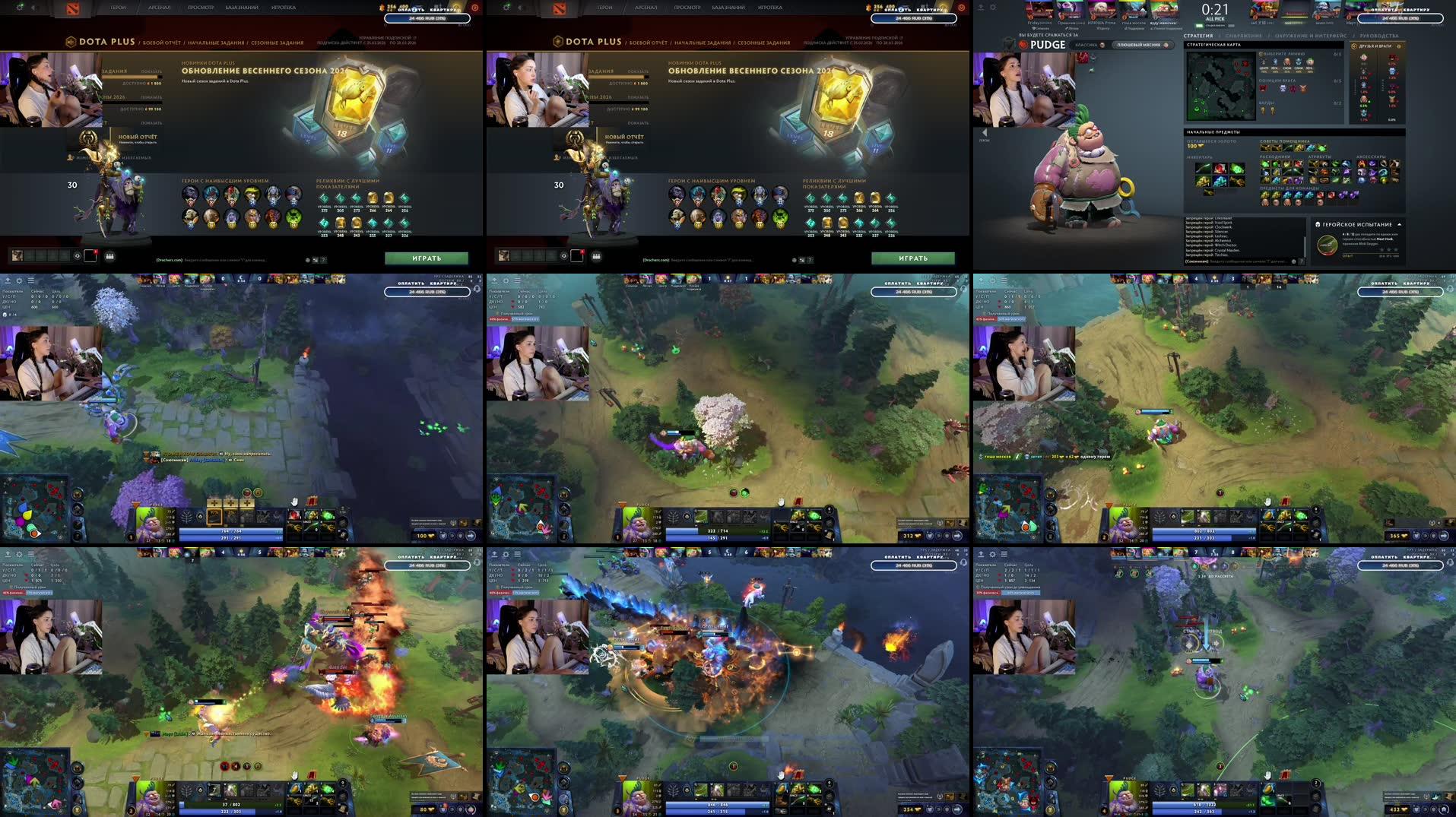Enable the ПЛЮШЕВЫЙ МЯСНИК persona option
1456x817 pixels.
click(x=1138, y=46)
